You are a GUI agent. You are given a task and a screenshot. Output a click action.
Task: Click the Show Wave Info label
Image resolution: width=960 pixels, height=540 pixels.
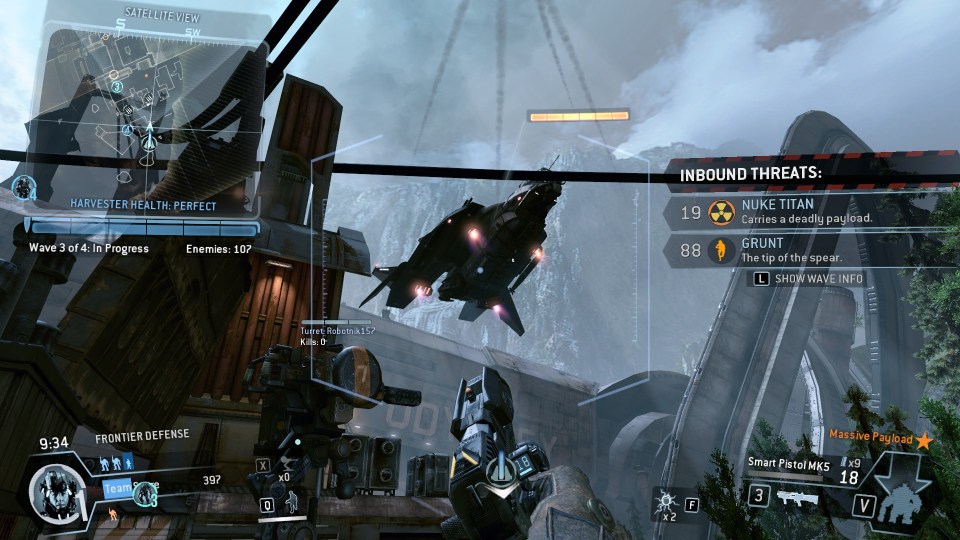(x=818, y=278)
